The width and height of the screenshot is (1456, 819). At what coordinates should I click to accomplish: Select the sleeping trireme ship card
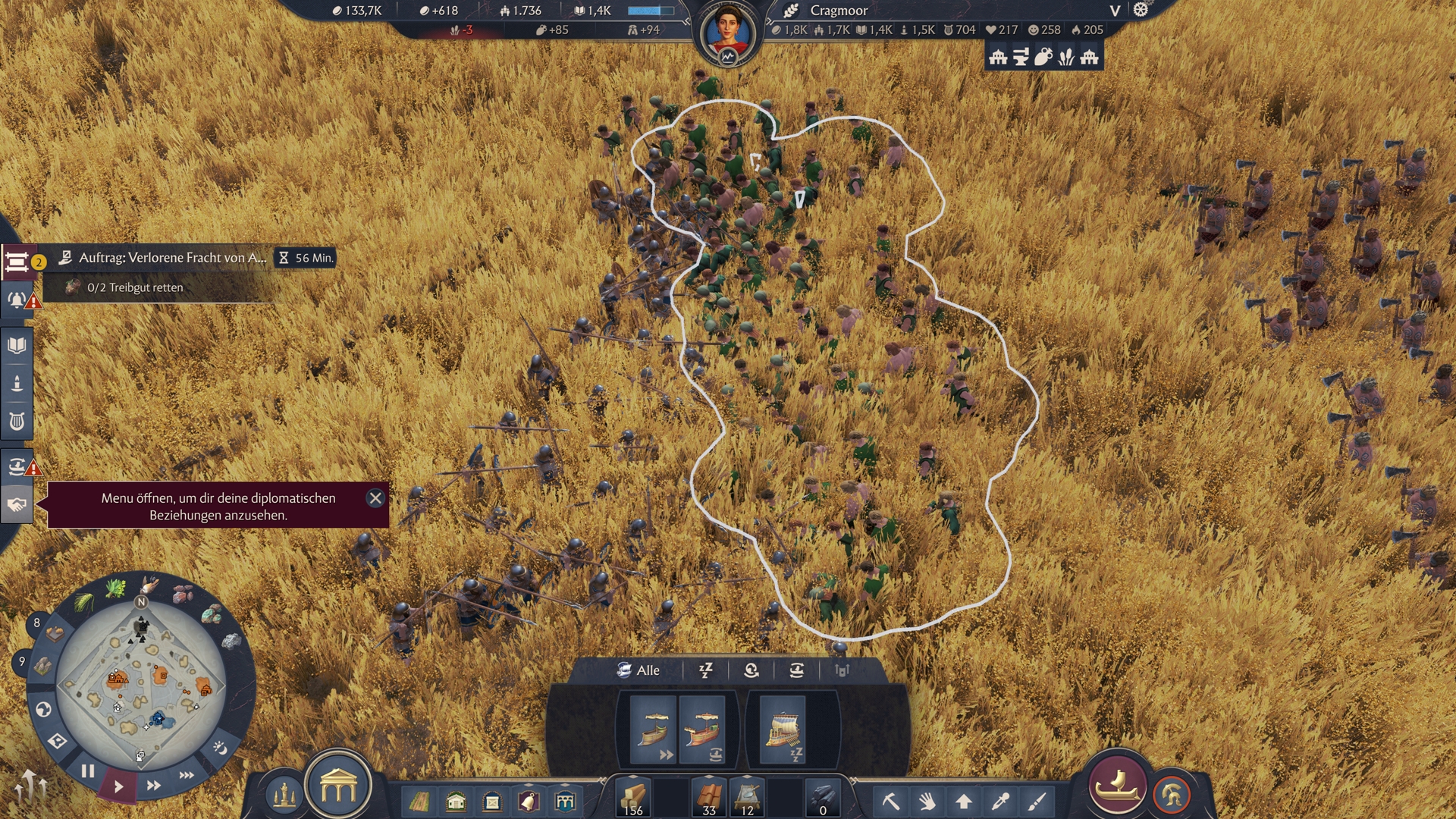point(783,730)
